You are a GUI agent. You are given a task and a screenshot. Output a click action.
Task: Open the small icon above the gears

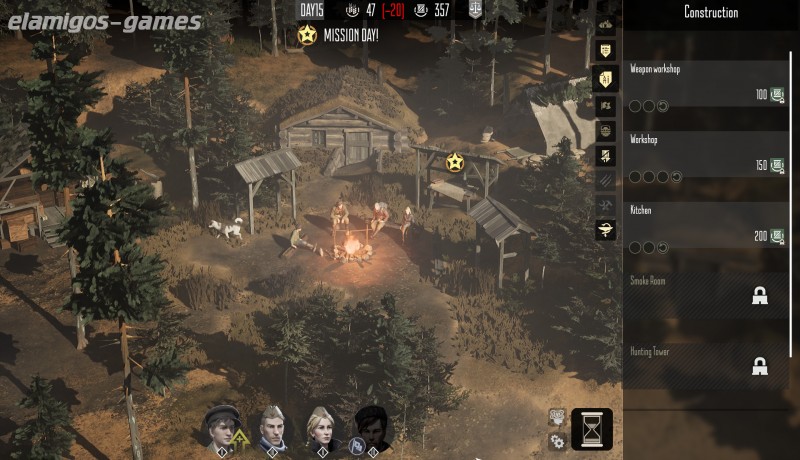click(x=556, y=416)
